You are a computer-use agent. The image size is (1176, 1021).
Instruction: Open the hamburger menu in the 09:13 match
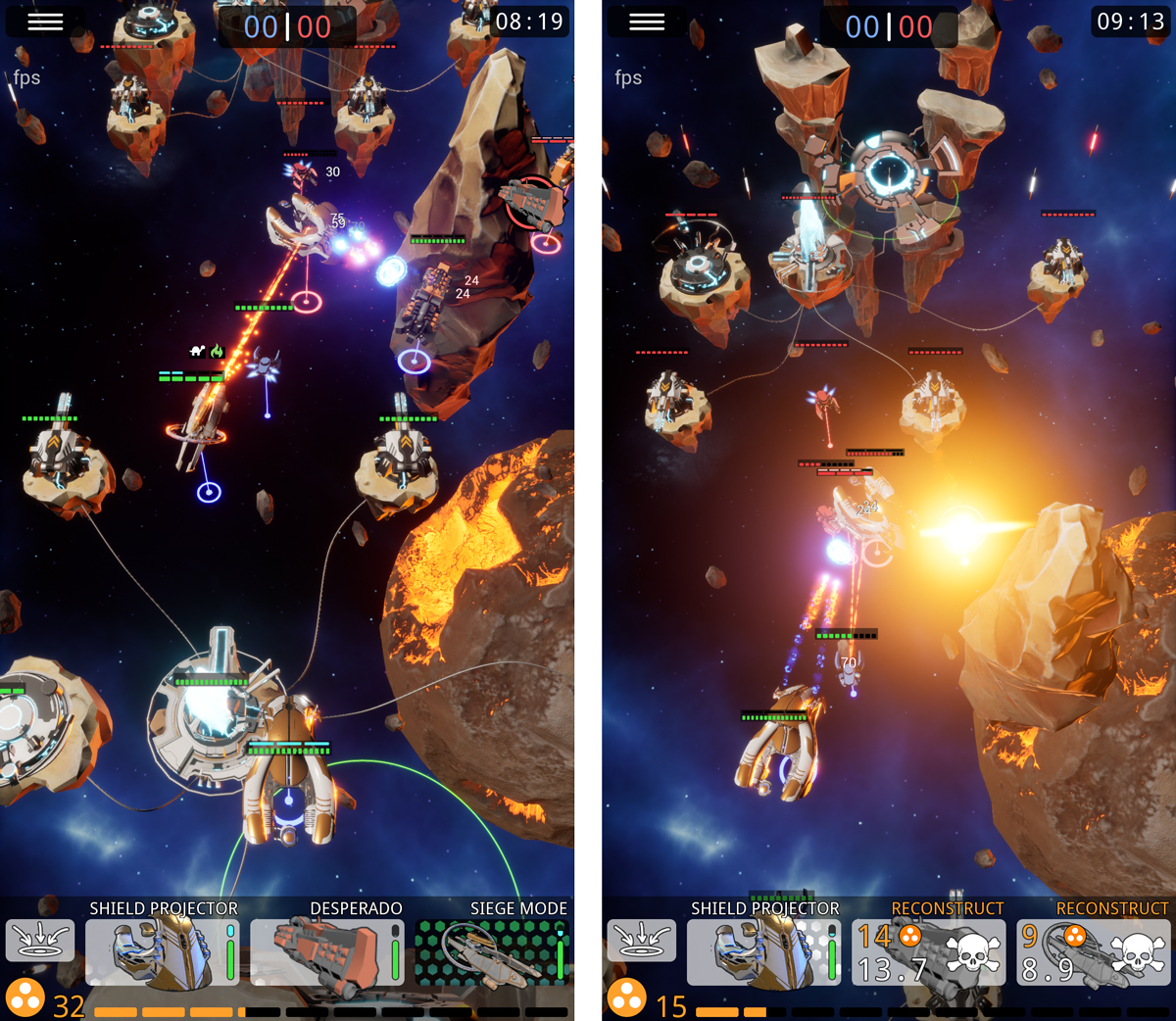pyautogui.click(x=647, y=22)
